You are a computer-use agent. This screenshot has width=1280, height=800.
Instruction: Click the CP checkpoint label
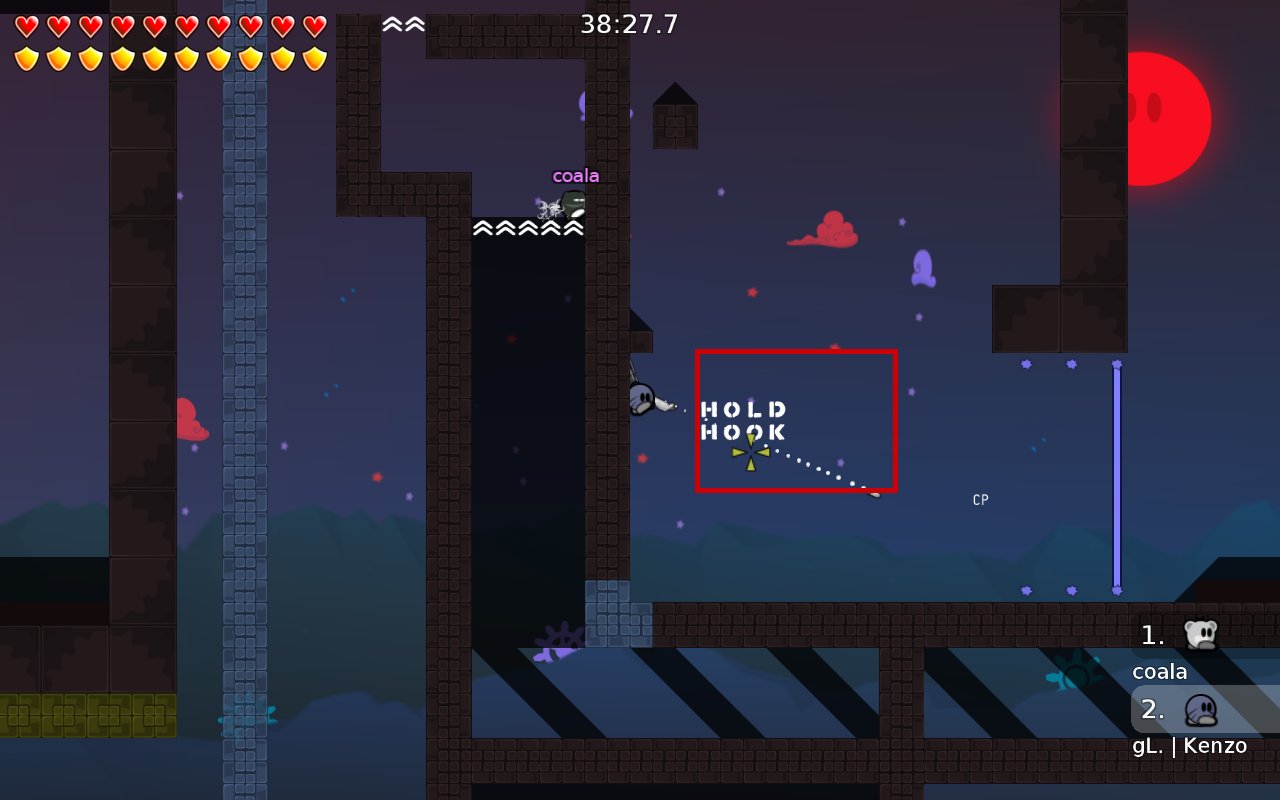coord(980,499)
